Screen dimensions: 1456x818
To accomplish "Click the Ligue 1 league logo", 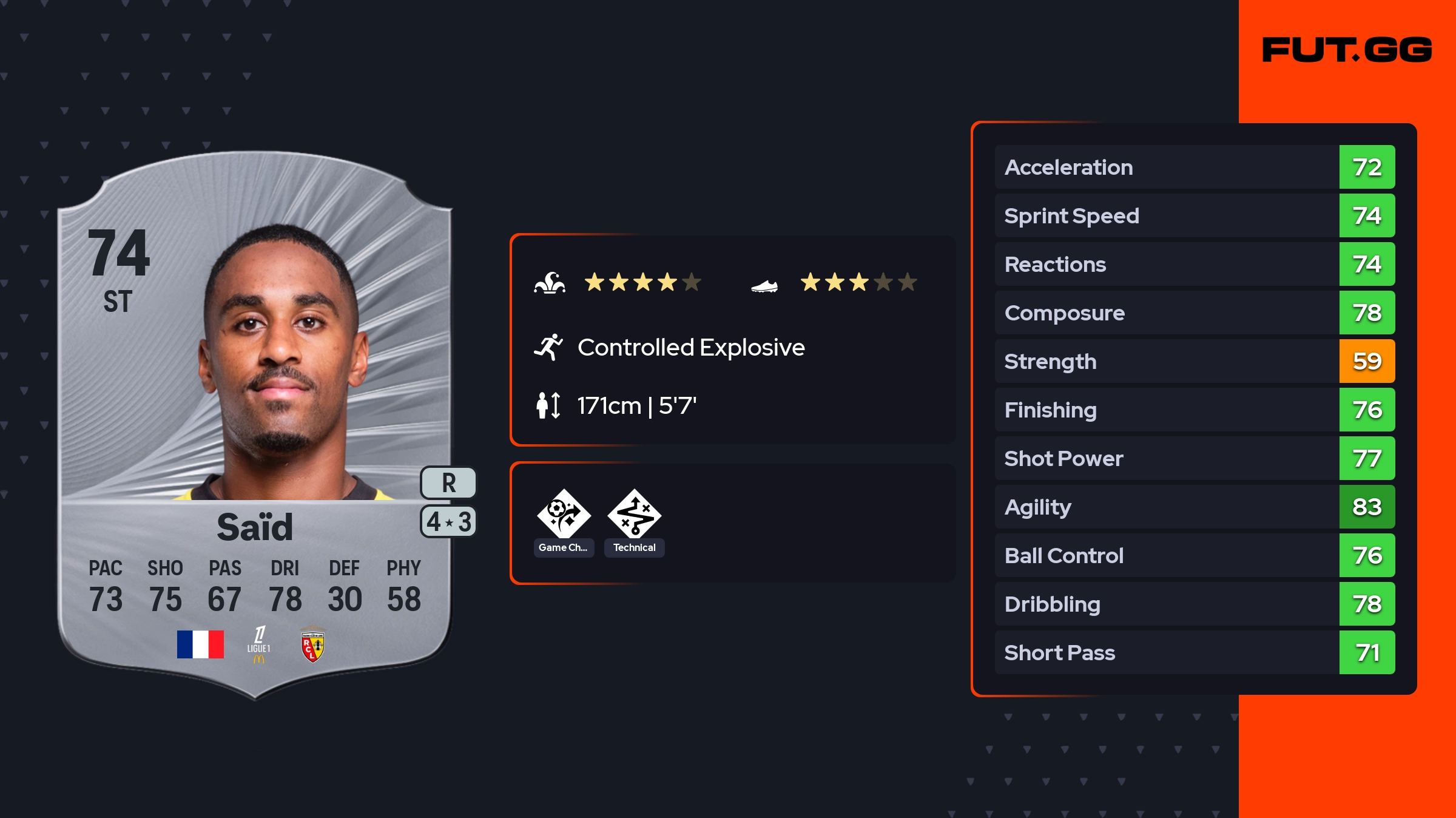I will pyautogui.click(x=259, y=644).
